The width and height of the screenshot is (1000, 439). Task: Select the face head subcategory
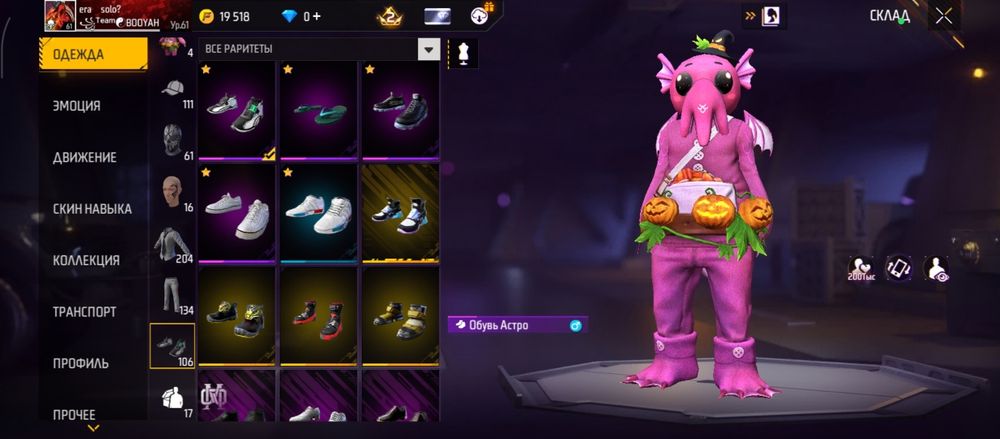point(172,191)
